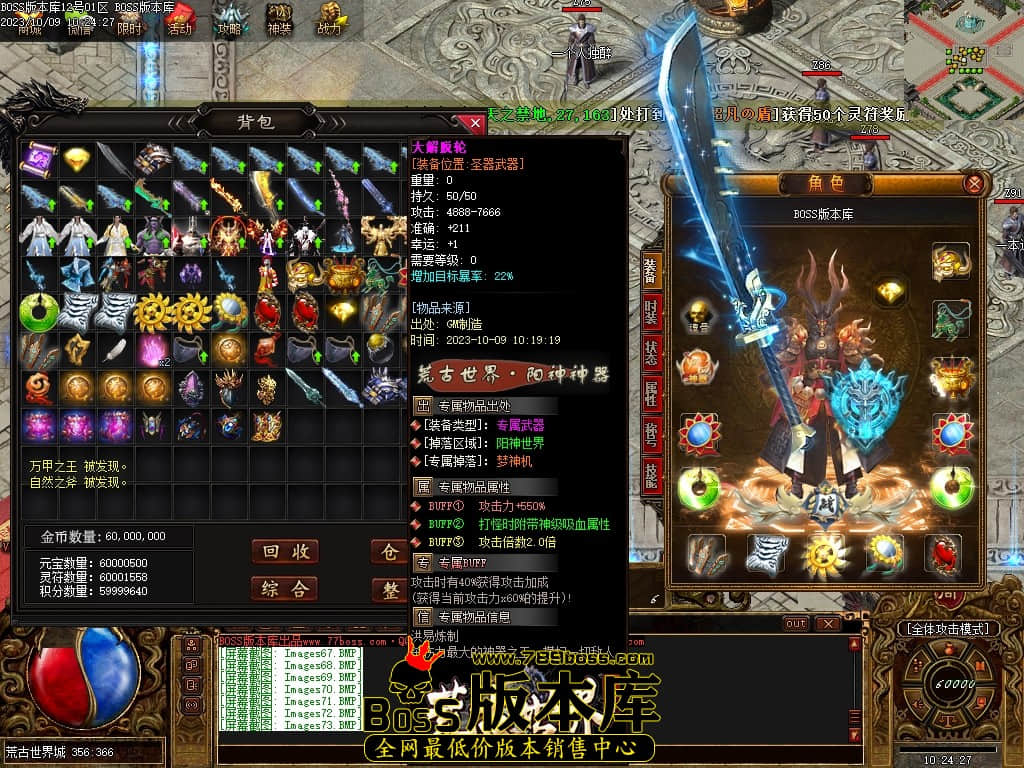The width and height of the screenshot is (1024, 768).
Task: Open the 战力 combat power icon
Action: tap(329, 19)
